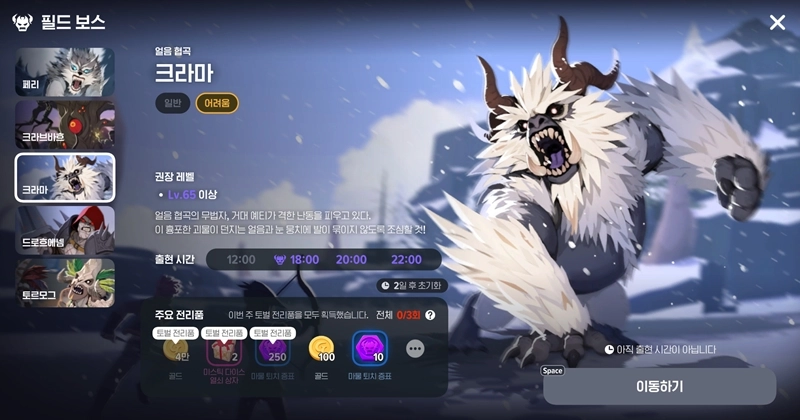Select the 드로흐에넴 boss thumbnail
Image resolution: width=800 pixels, height=420 pixels.
(x=65, y=230)
